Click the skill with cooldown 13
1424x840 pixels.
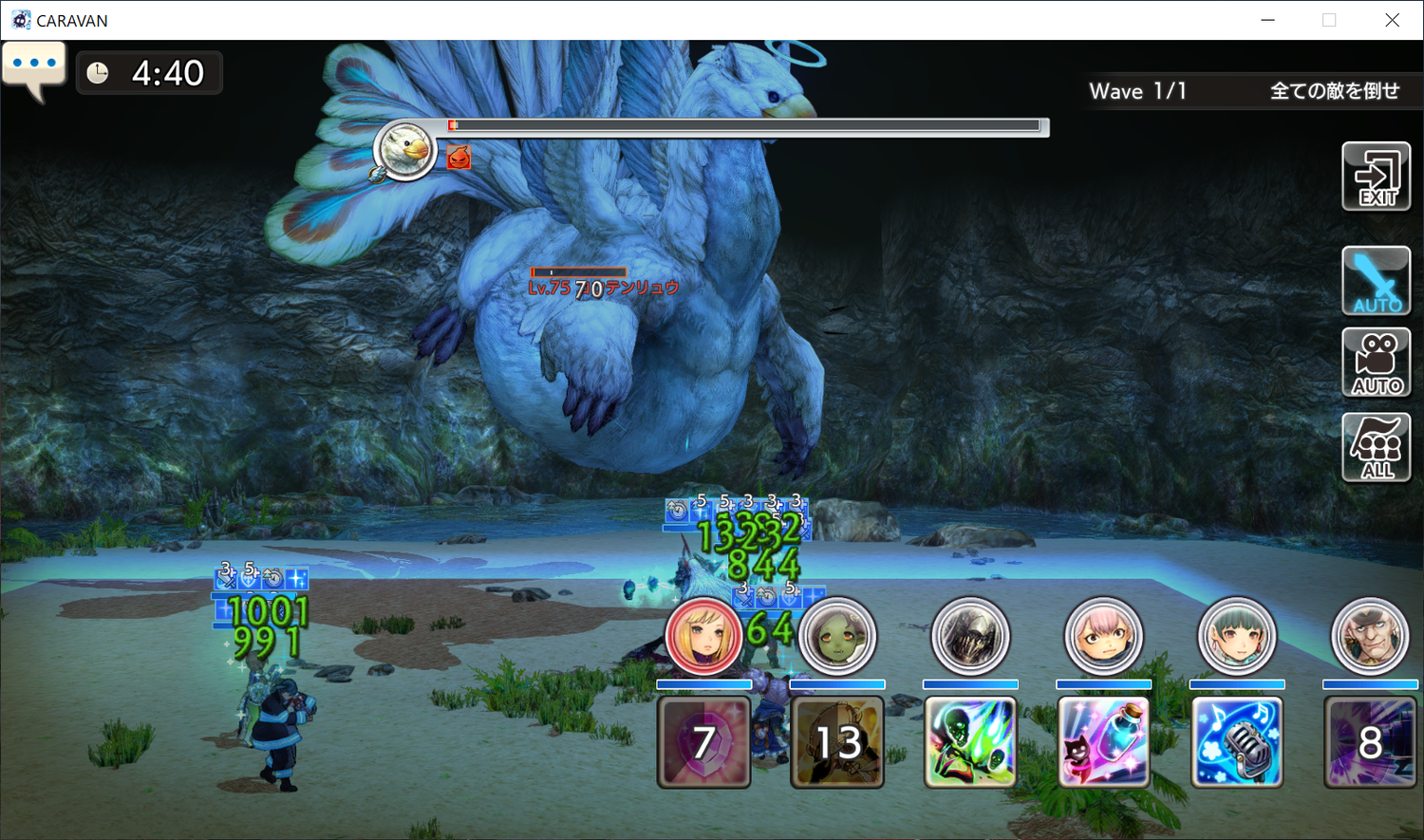(x=836, y=742)
